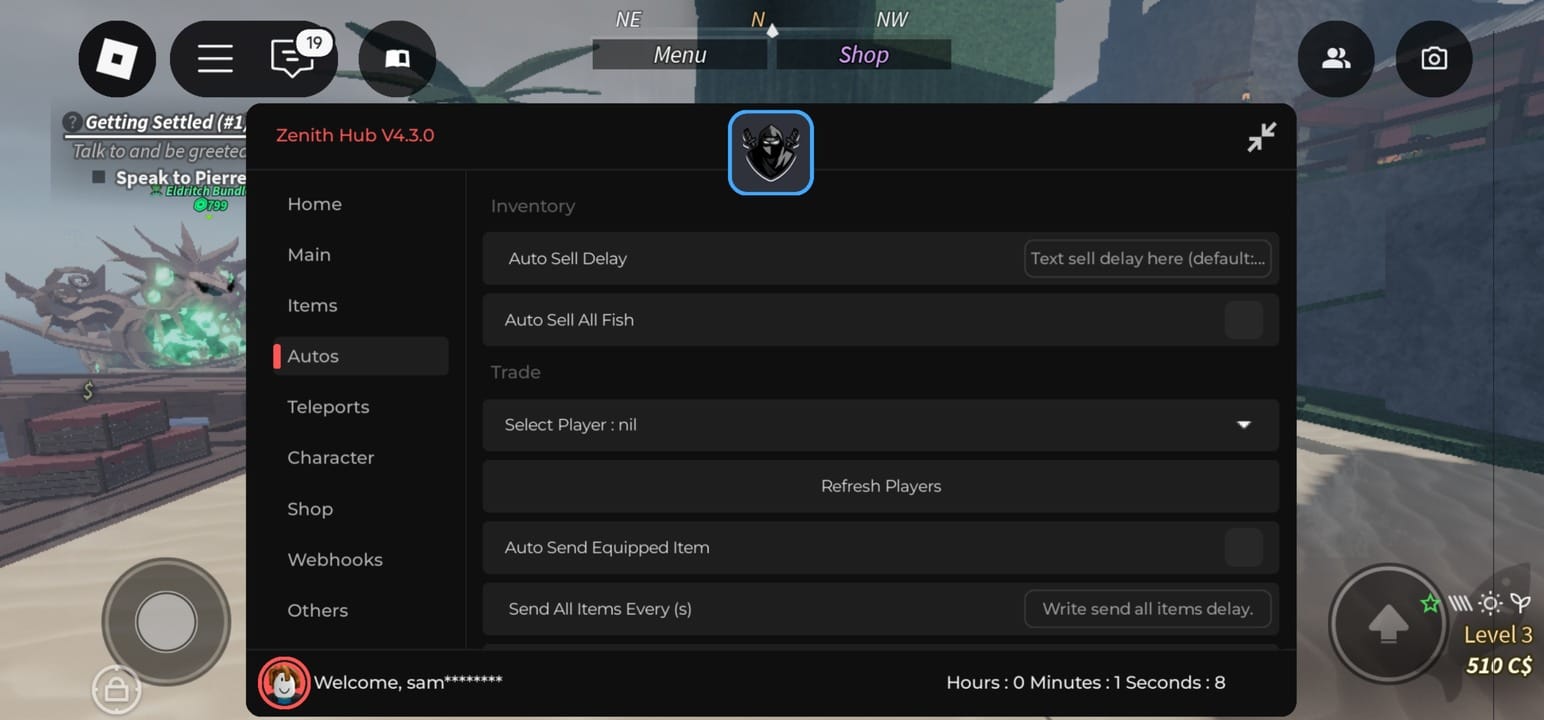Enable Auto Sell All Fish
Viewport: 1544px width, 720px height.
1243,319
